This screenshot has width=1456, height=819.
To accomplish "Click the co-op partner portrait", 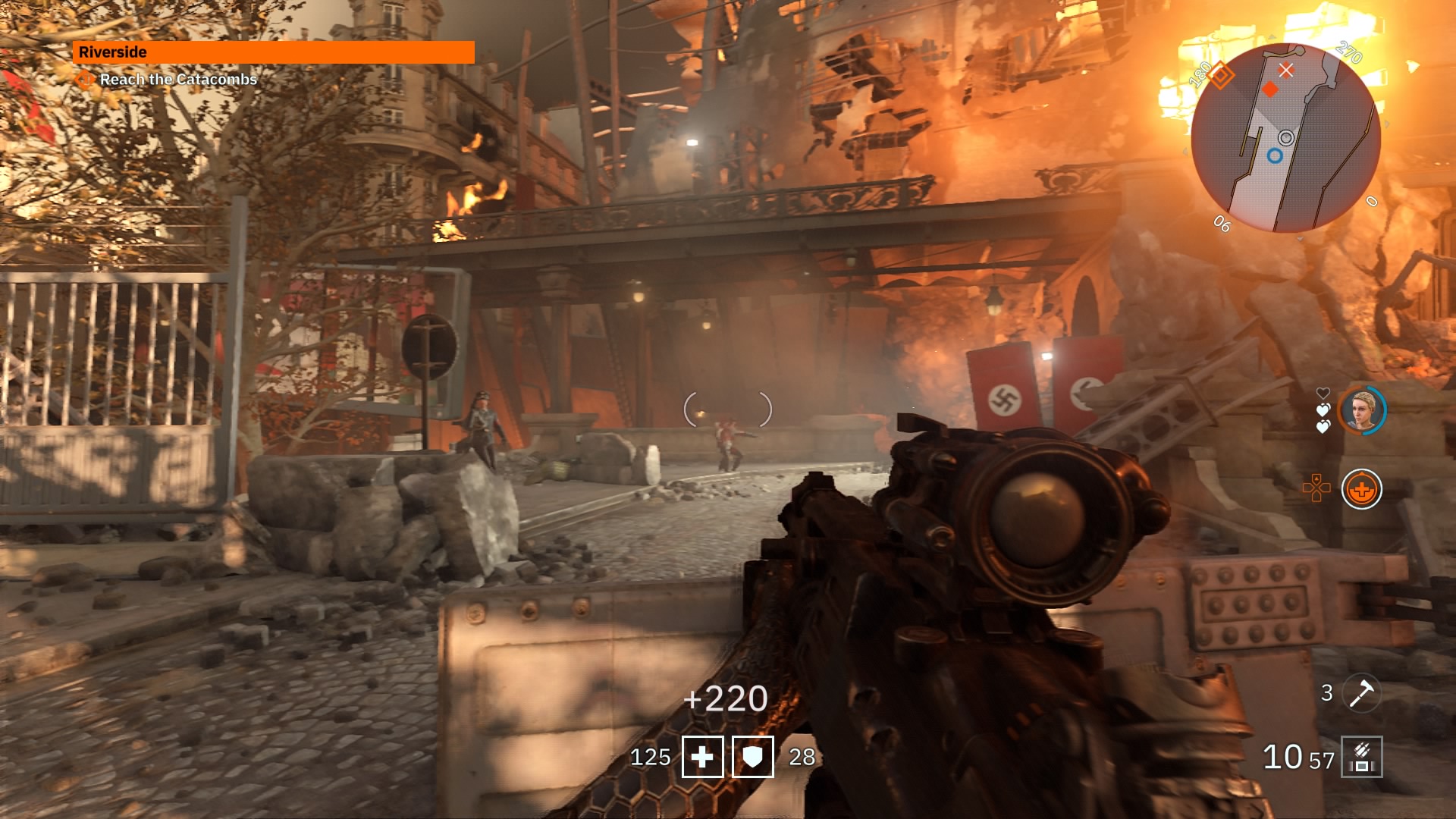I will 1362,410.
